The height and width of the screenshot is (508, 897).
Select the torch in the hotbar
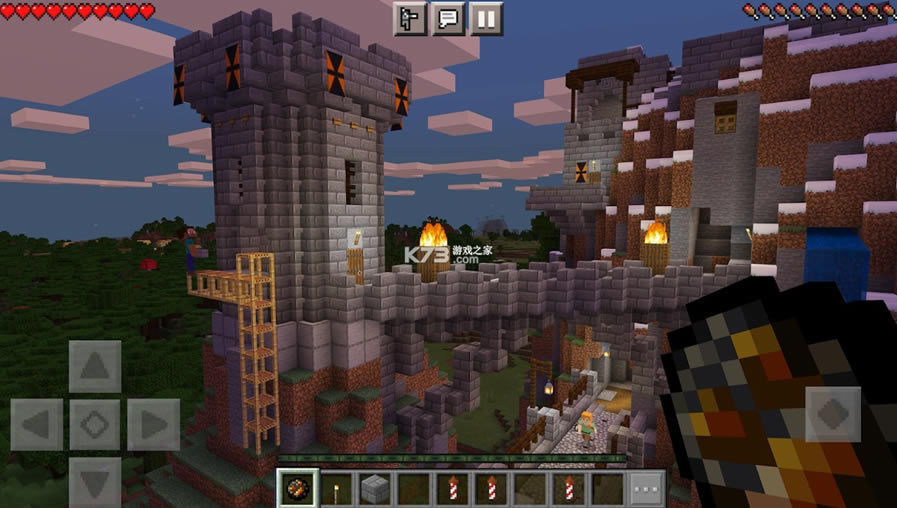coord(336,489)
